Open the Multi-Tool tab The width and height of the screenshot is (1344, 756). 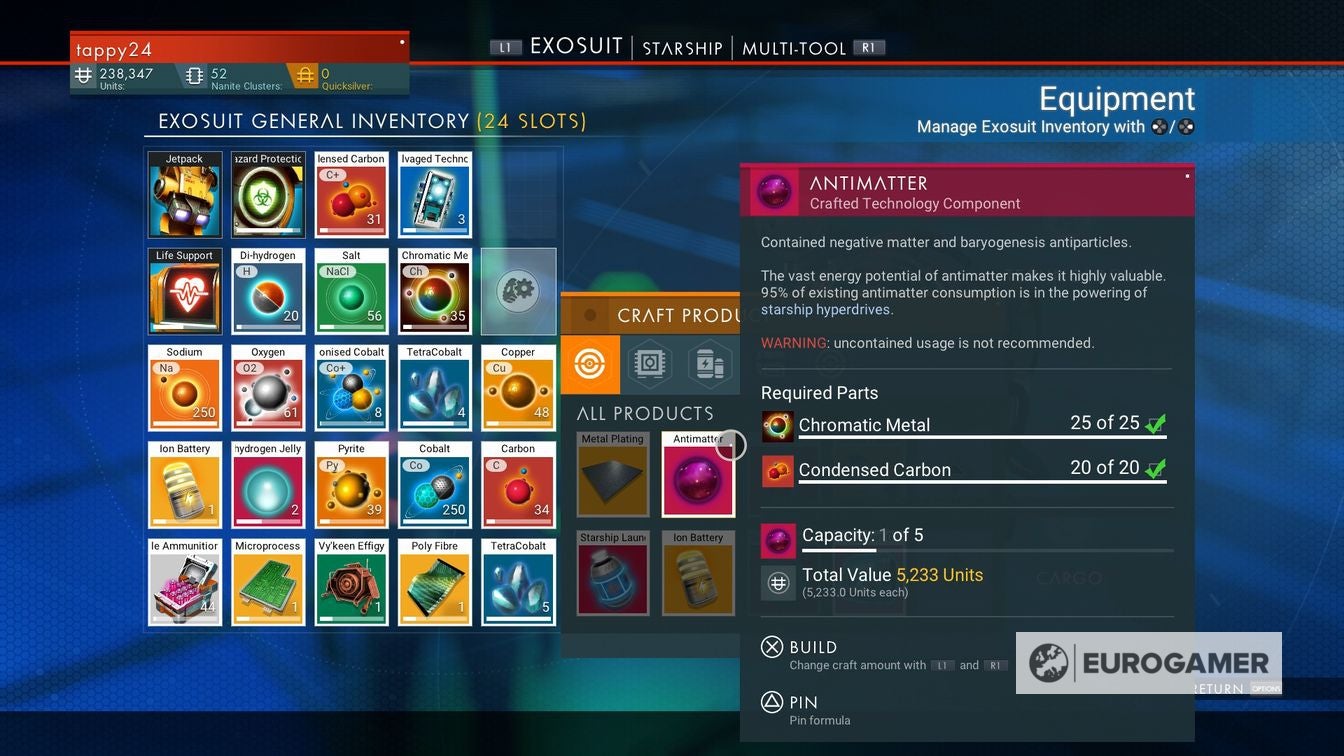click(x=795, y=47)
